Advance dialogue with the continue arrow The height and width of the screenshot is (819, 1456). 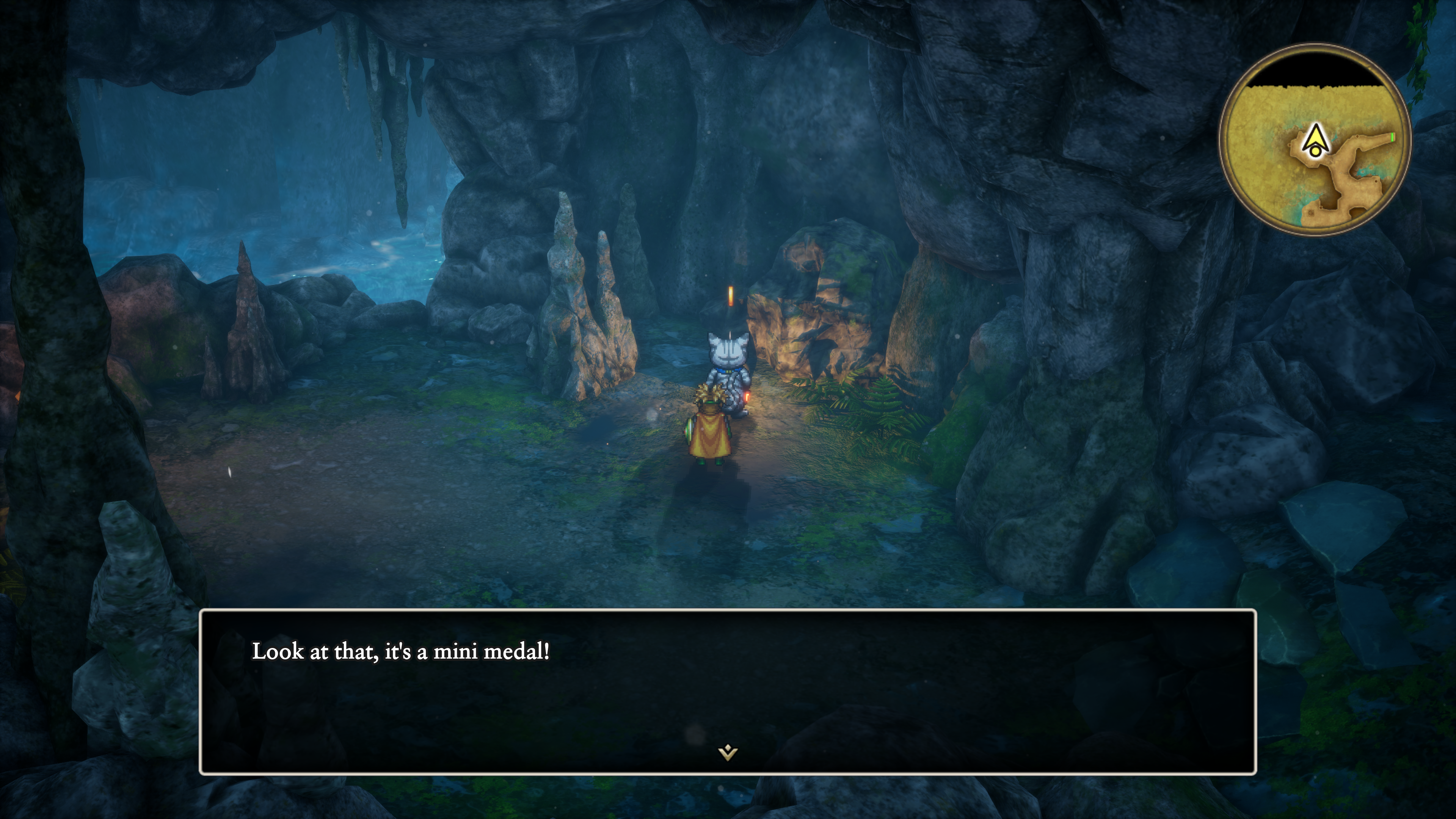(x=728, y=752)
